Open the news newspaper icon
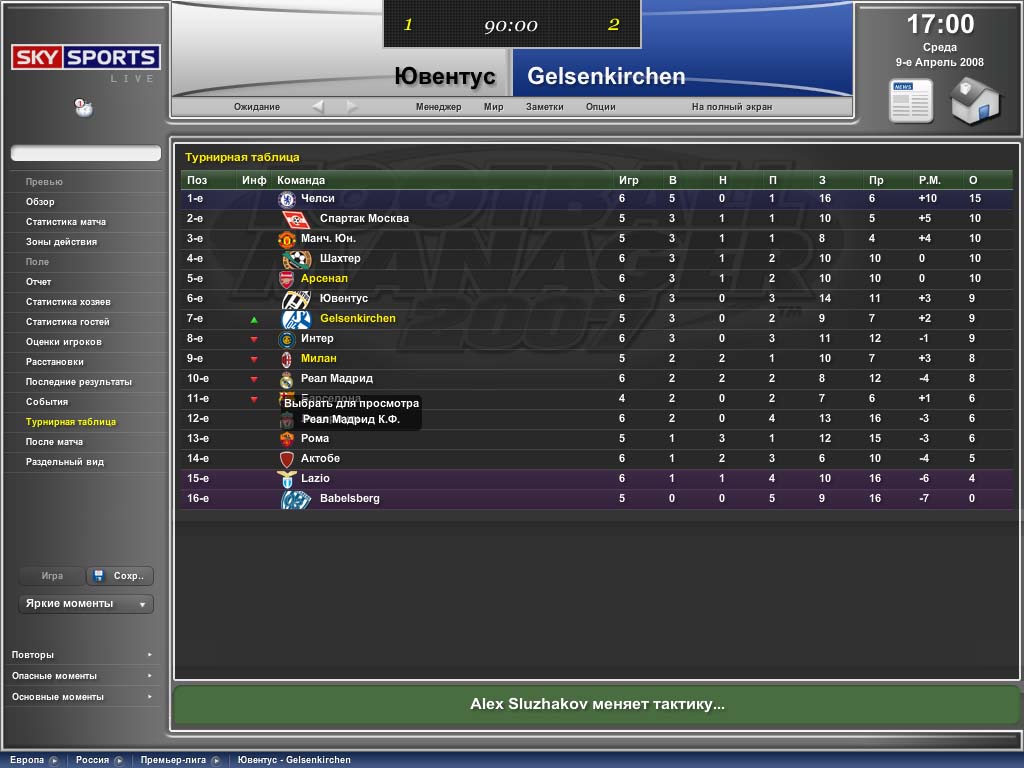This screenshot has width=1024, height=768. (911, 101)
